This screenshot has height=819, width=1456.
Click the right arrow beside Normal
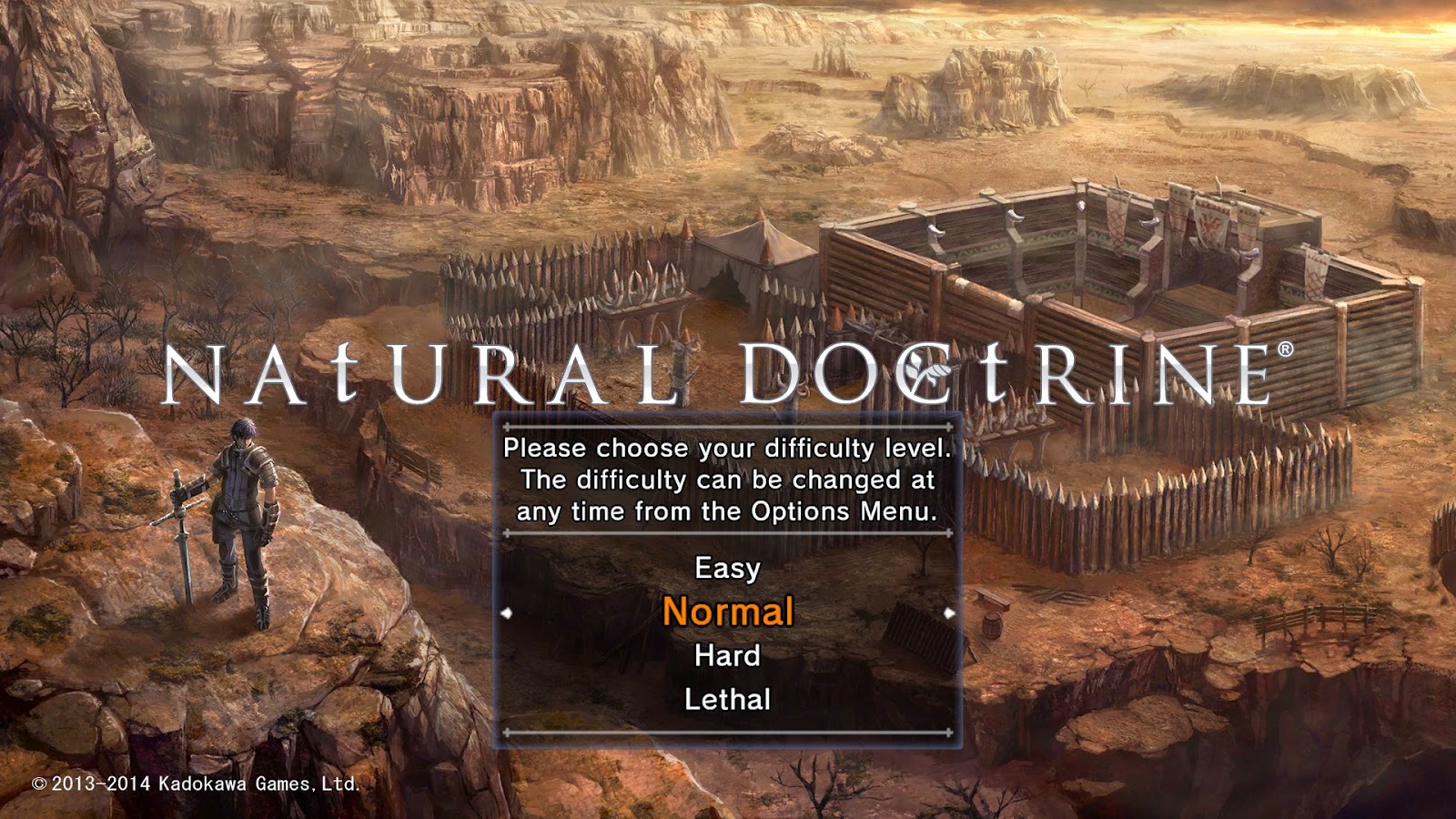pos(948,613)
